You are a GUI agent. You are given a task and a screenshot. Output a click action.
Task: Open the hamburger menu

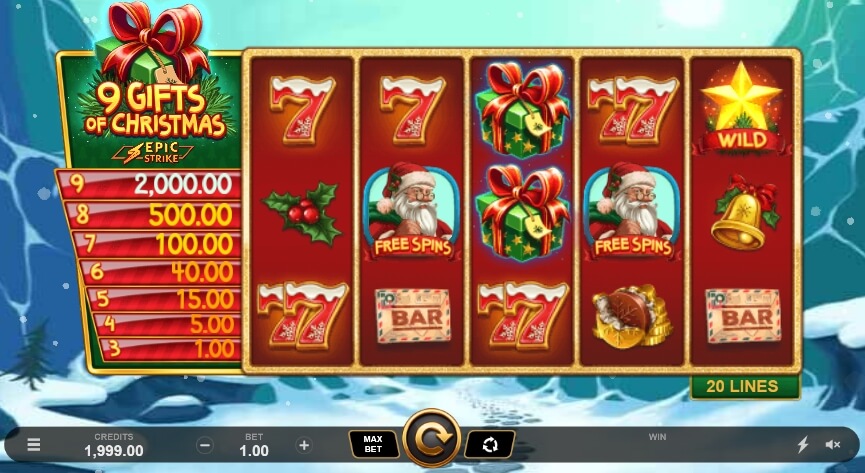(x=34, y=445)
